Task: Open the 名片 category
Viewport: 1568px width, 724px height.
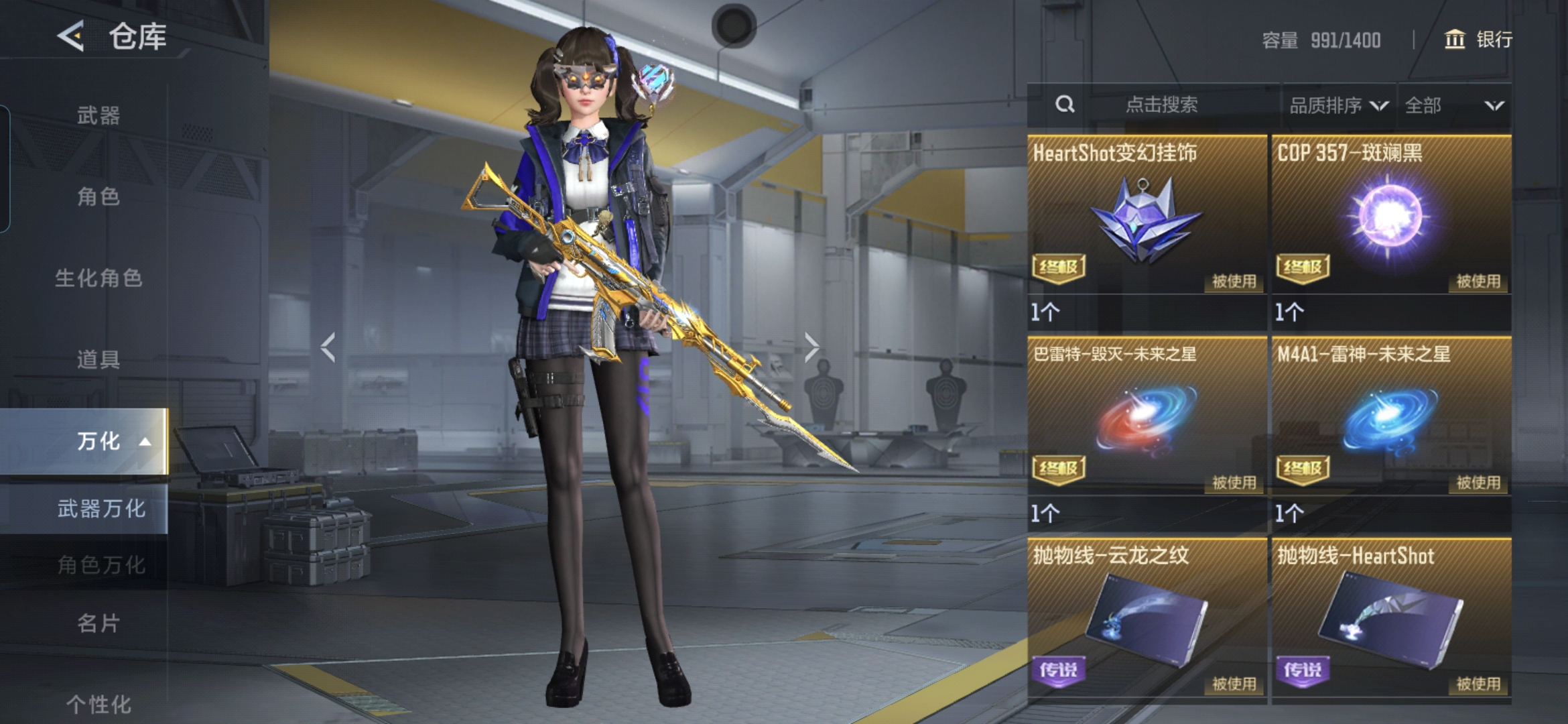Action: click(99, 623)
